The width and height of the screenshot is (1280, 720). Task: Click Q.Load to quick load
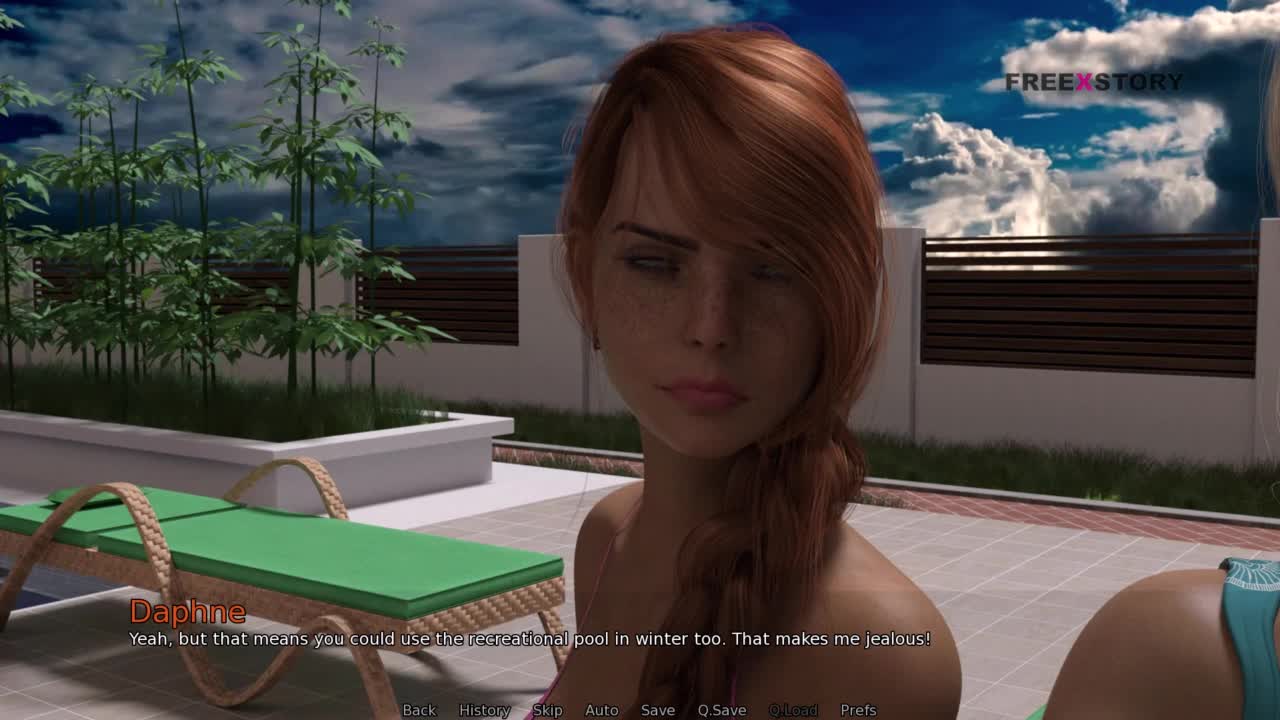tap(792, 710)
